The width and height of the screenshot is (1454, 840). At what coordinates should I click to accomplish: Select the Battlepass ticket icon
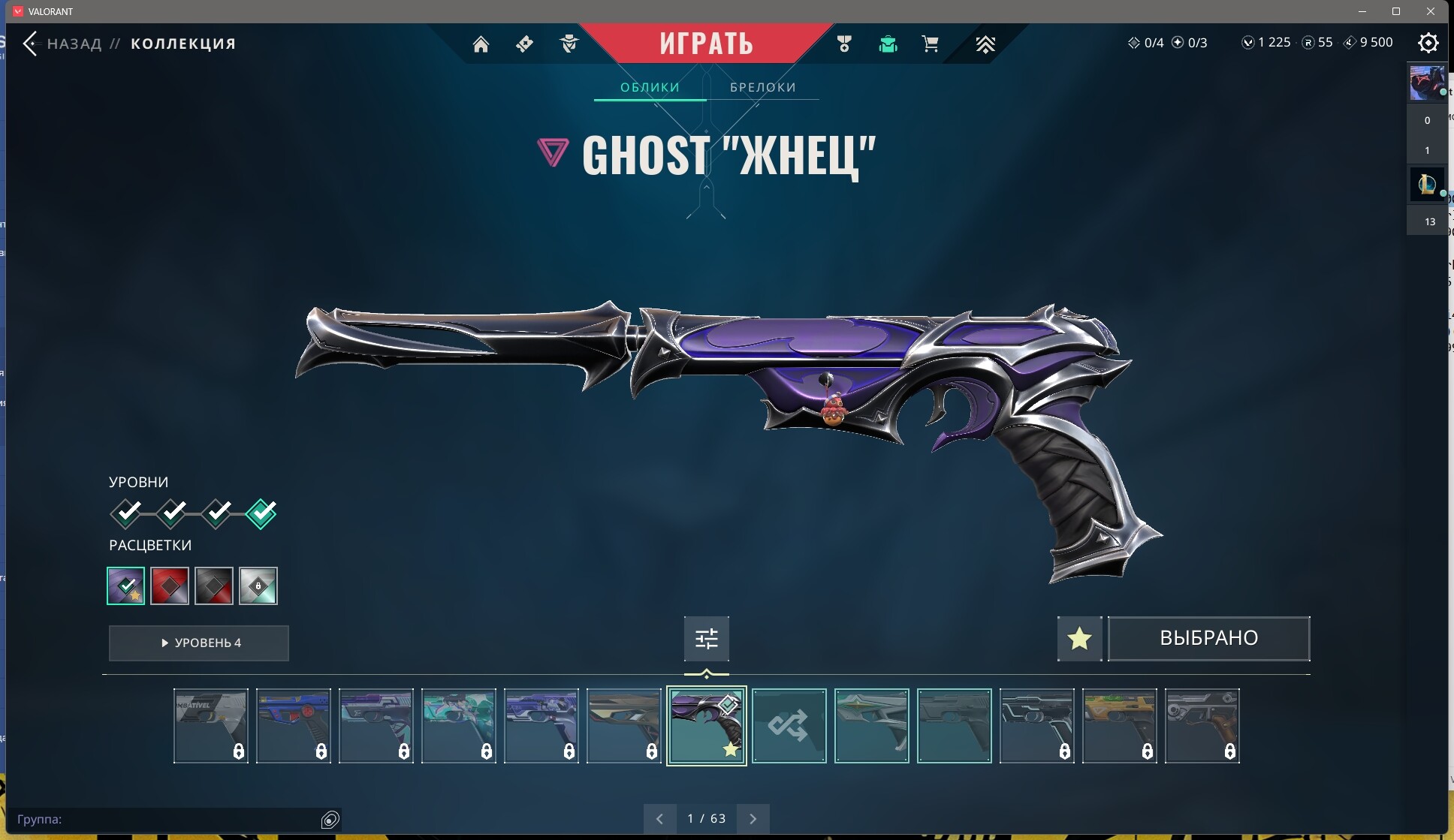525,44
